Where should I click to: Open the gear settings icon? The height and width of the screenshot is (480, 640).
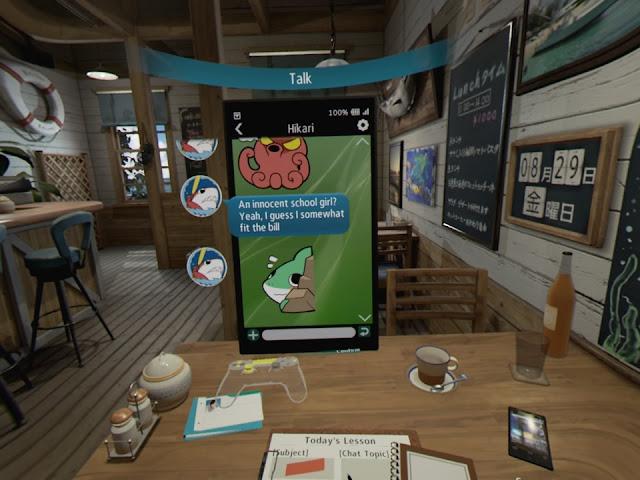[362, 126]
